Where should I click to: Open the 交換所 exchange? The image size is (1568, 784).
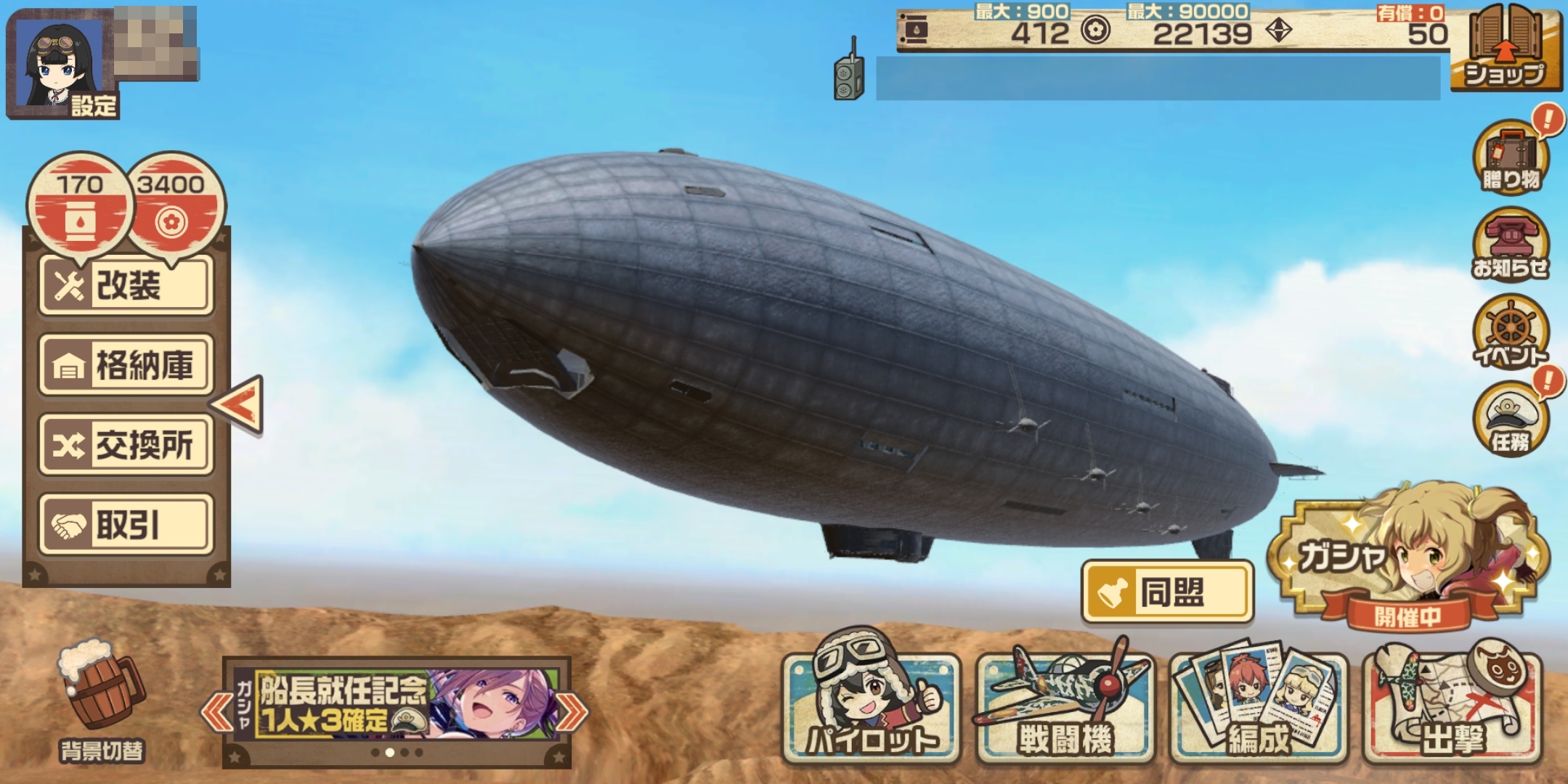tap(126, 444)
